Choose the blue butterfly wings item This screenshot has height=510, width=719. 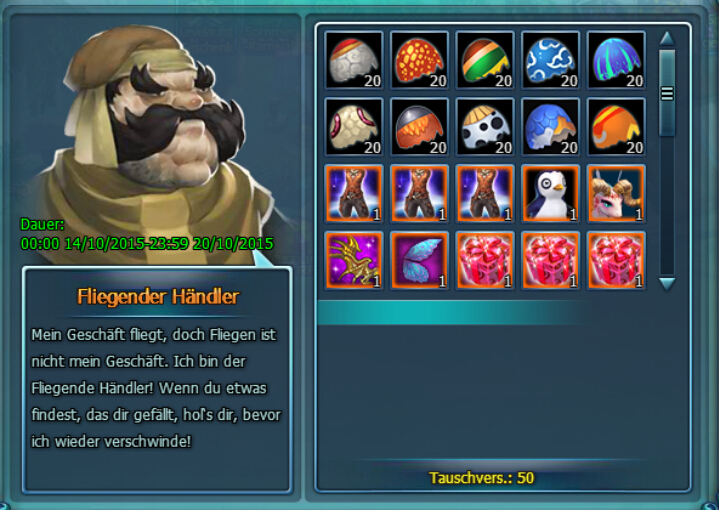(419, 261)
